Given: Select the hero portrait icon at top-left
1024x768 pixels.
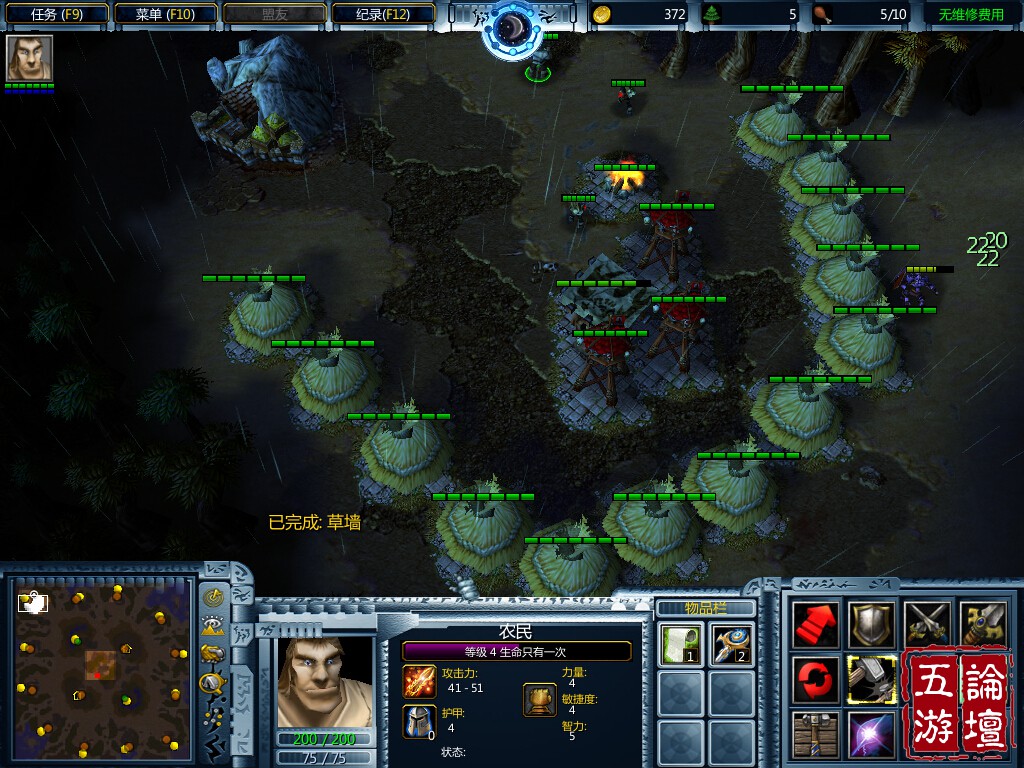Looking at the screenshot, I should 29,58.
